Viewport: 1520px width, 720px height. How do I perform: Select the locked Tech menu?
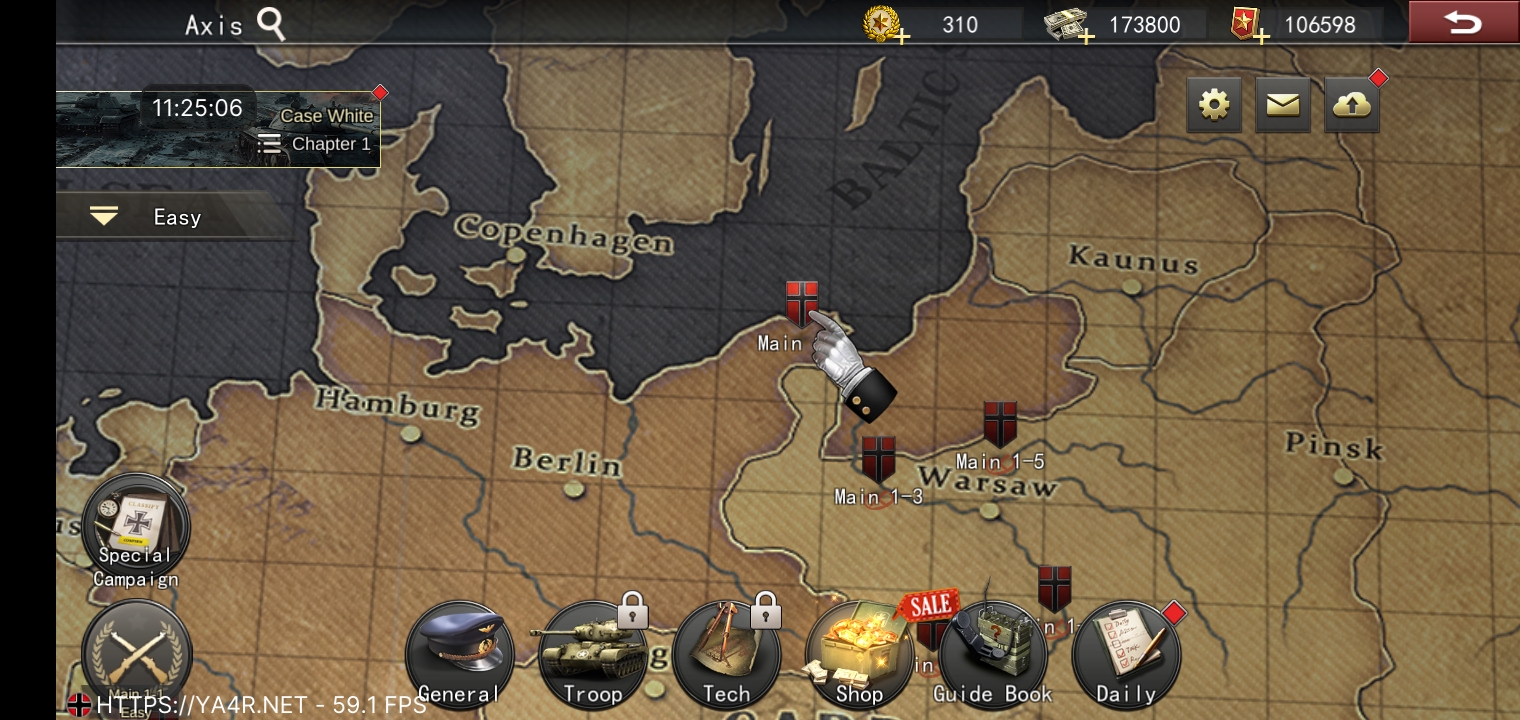726,655
